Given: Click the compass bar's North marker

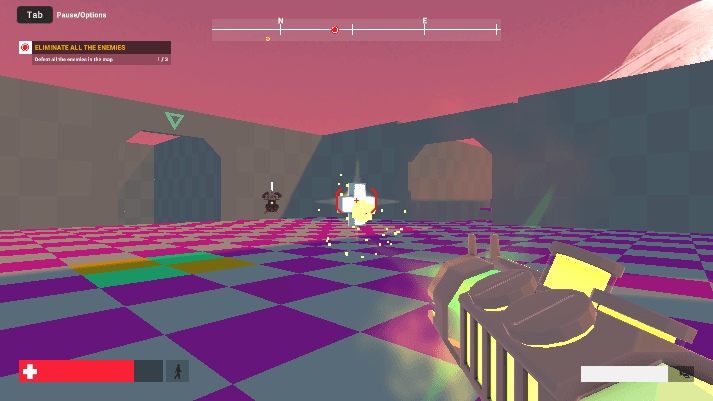Looking at the screenshot, I should [280, 21].
